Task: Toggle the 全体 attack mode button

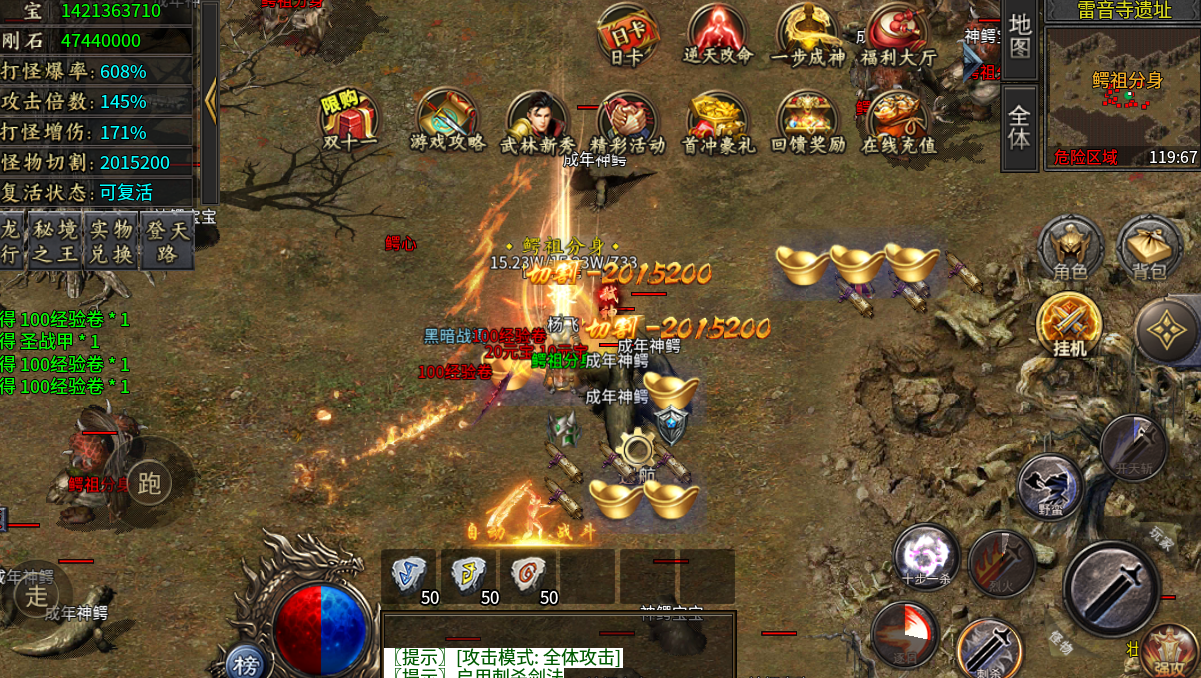Action: point(1019,126)
